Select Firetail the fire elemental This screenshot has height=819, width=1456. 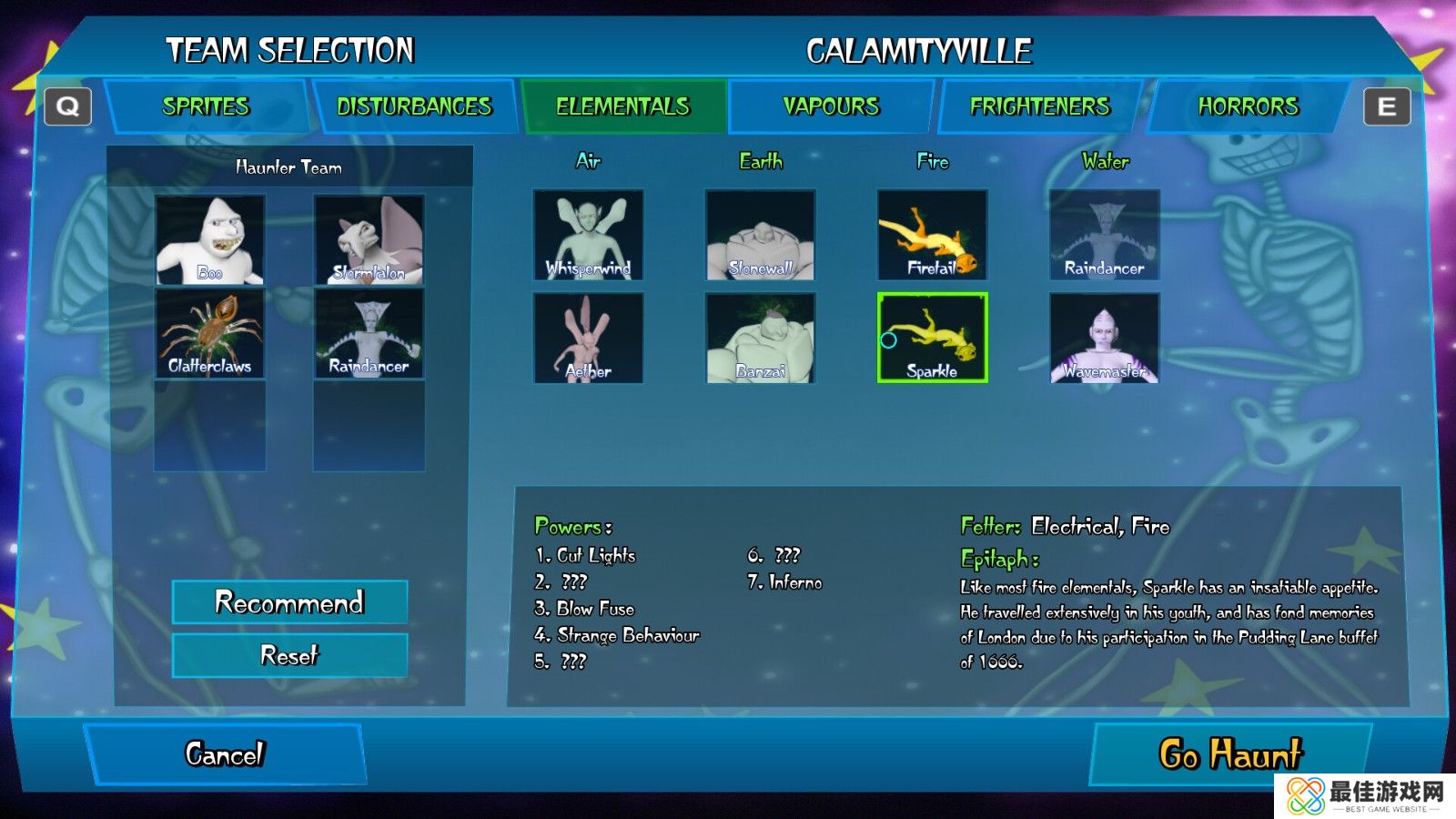point(932,235)
